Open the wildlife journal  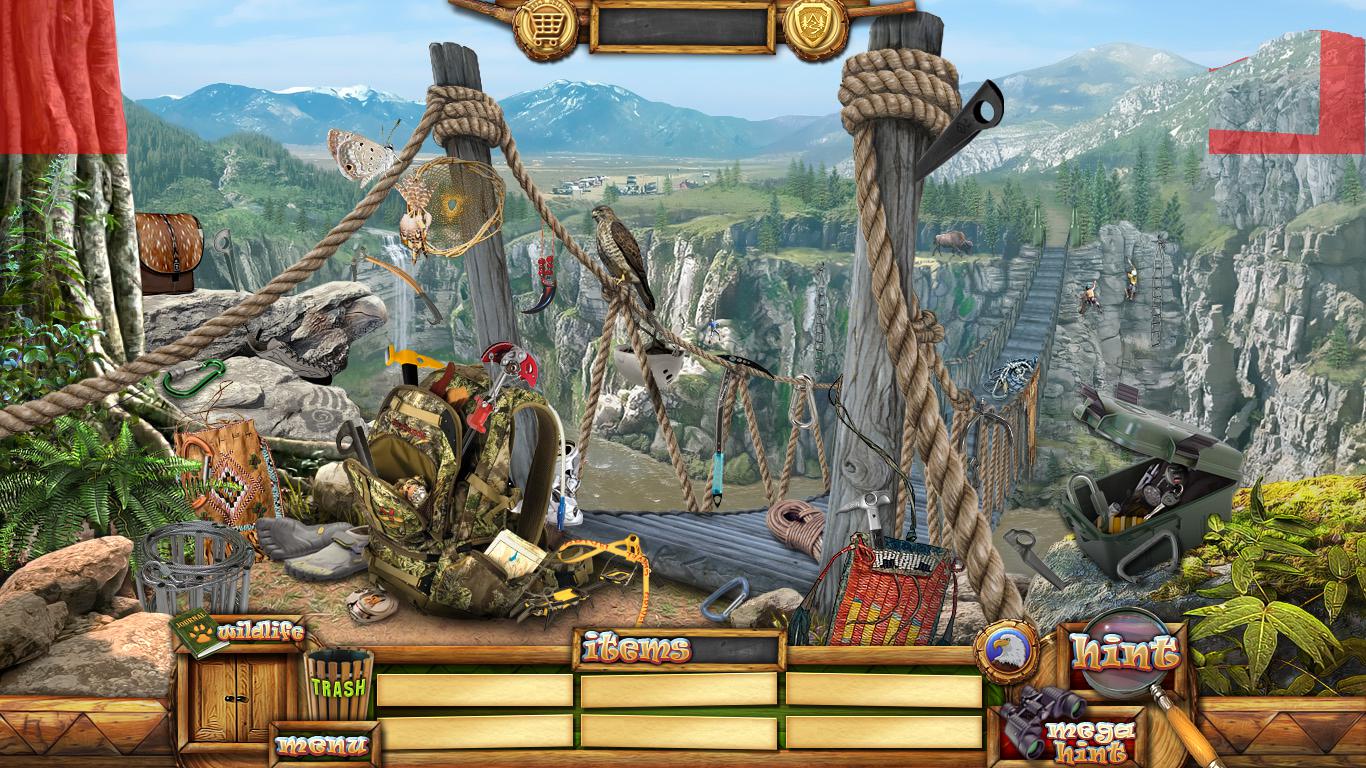click(x=238, y=633)
